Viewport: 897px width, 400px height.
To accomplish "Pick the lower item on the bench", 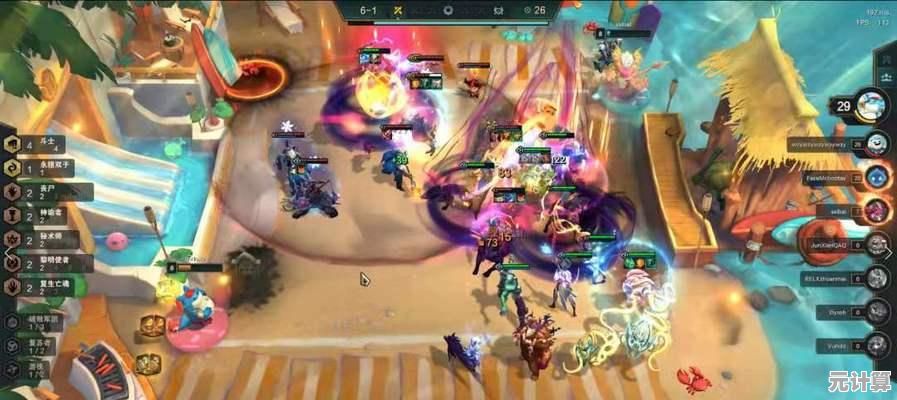I will (x=148, y=363).
